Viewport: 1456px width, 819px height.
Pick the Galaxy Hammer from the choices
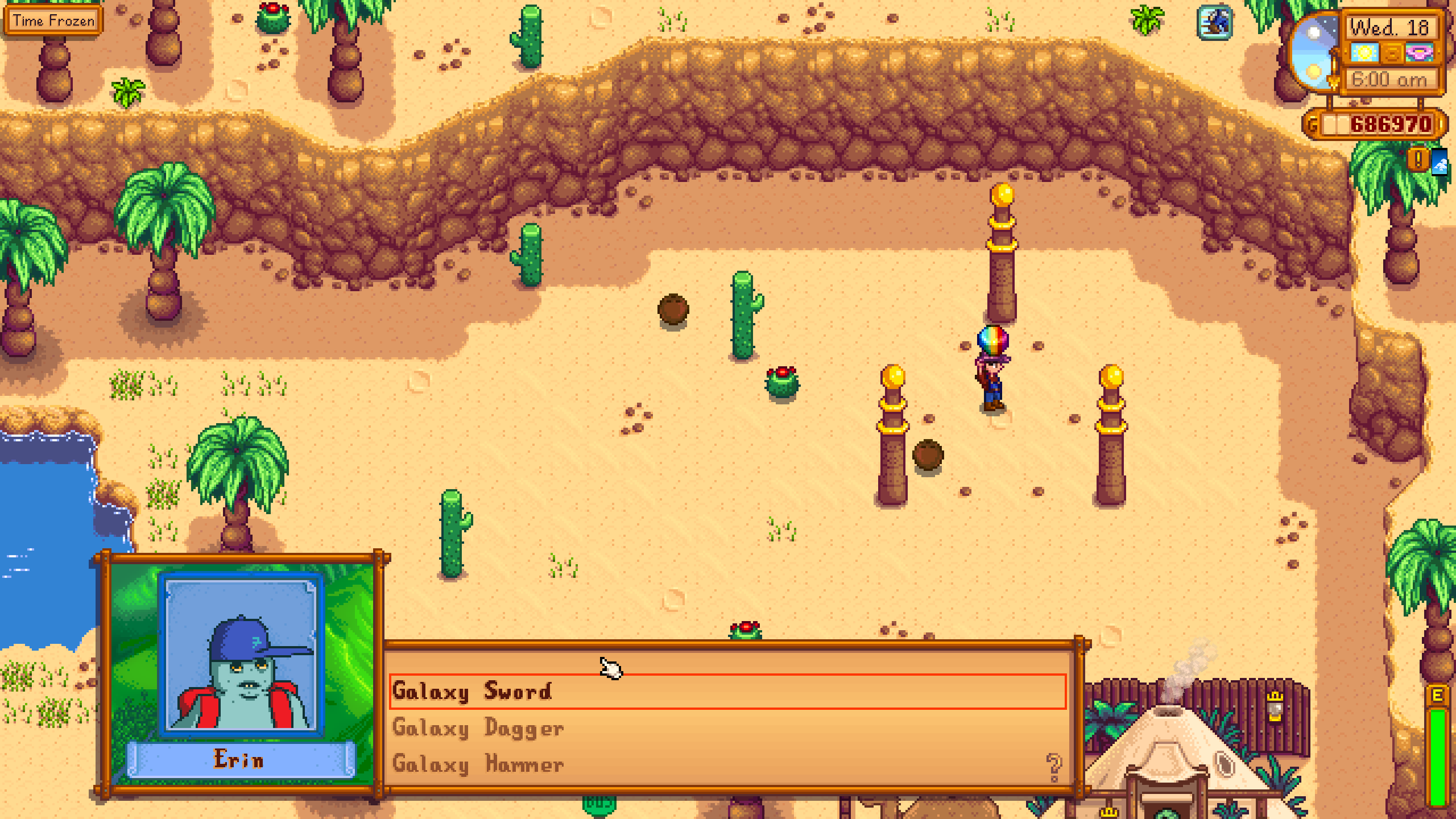(479, 765)
